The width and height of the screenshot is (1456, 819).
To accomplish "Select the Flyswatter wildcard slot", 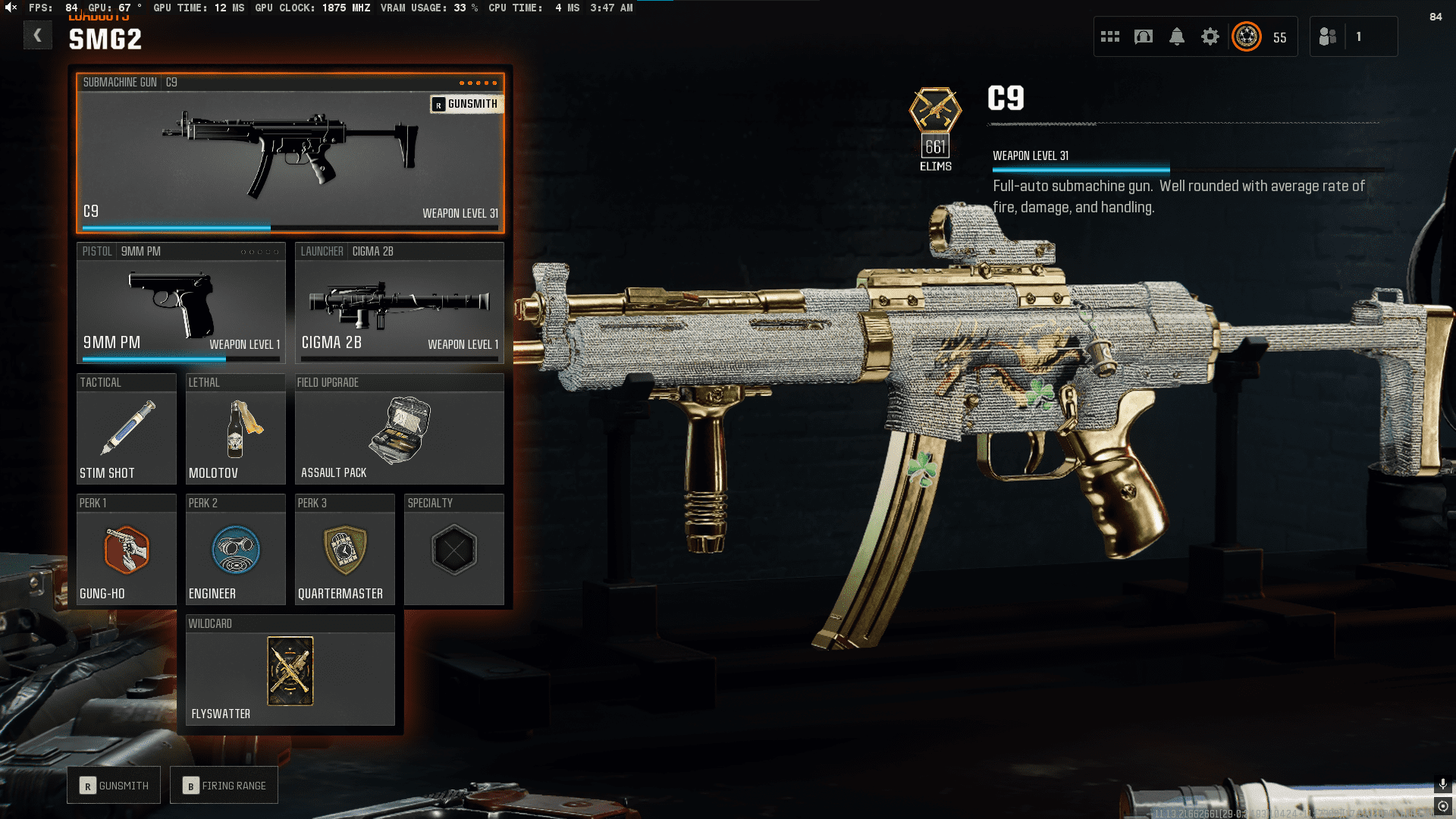I will [x=290, y=670].
